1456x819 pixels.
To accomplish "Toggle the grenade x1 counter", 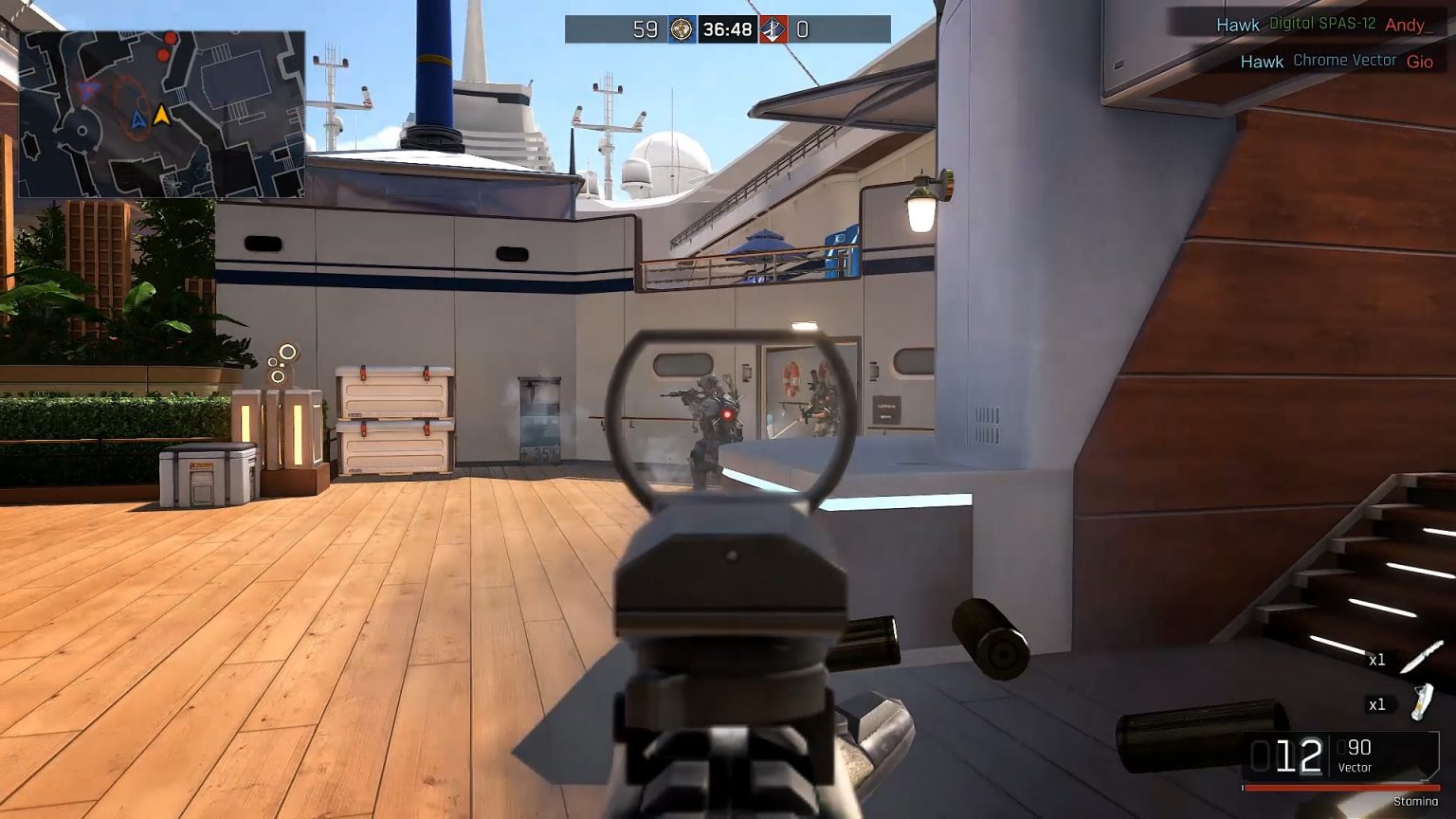I will 1376,704.
